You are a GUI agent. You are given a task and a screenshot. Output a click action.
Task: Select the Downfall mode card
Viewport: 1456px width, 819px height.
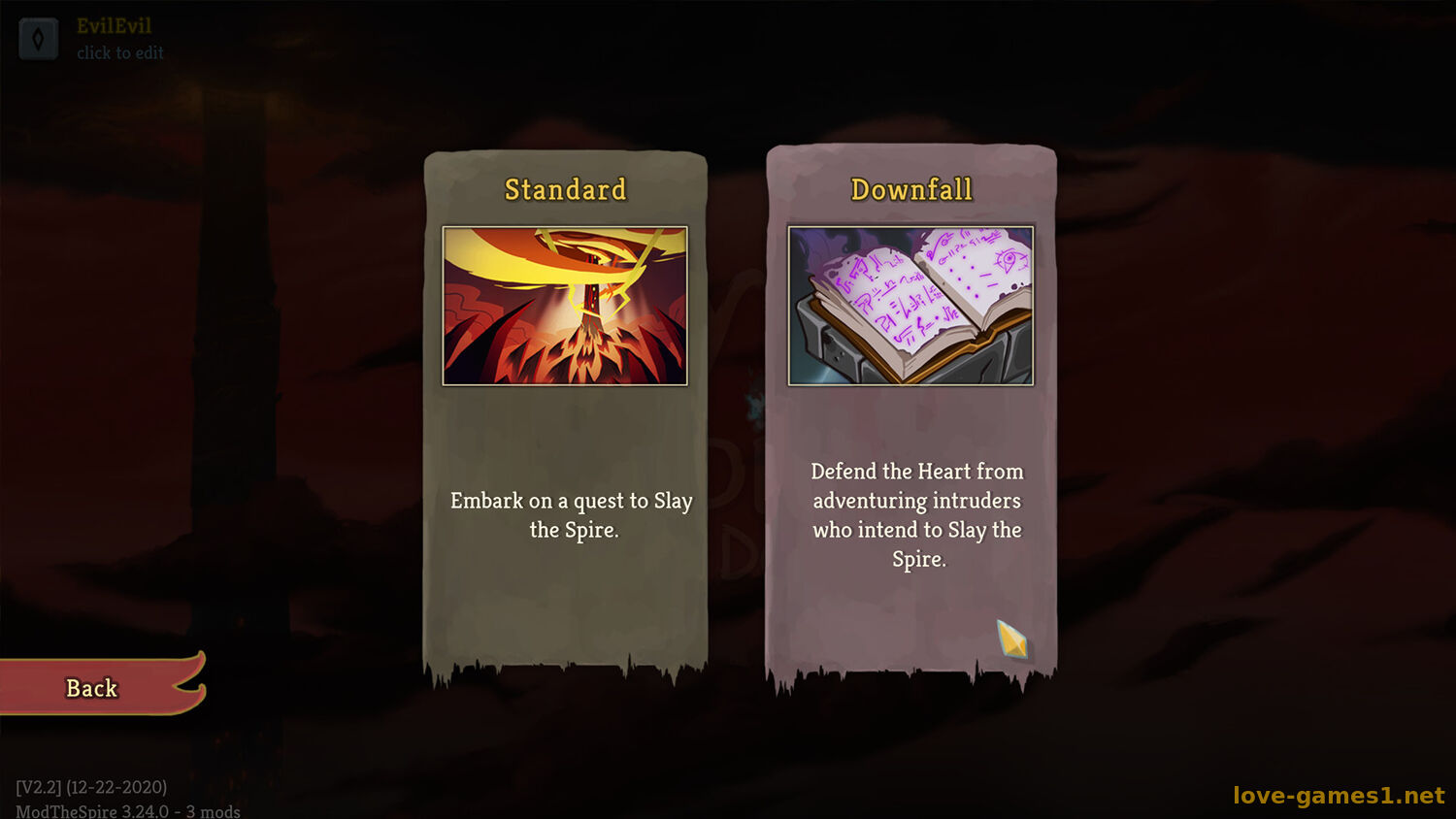(910, 408)
